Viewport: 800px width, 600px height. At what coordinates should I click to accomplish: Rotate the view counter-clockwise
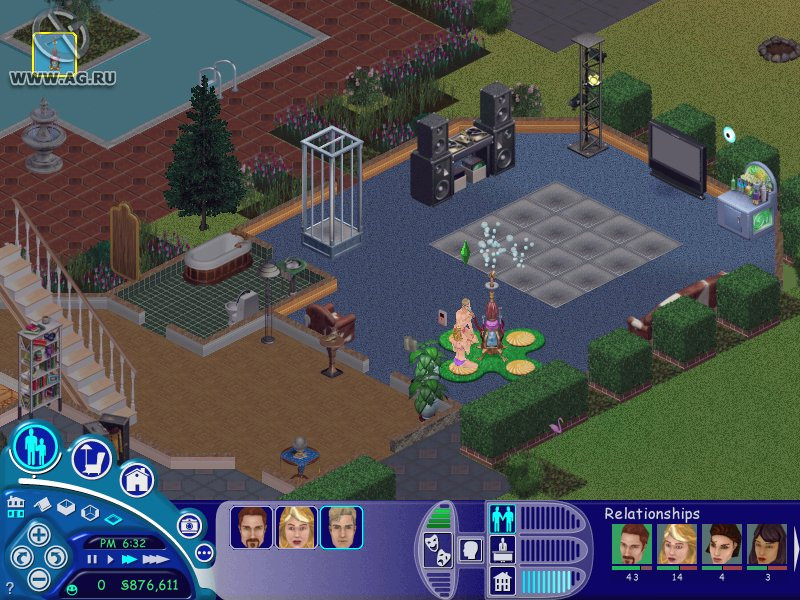(19, 556)
